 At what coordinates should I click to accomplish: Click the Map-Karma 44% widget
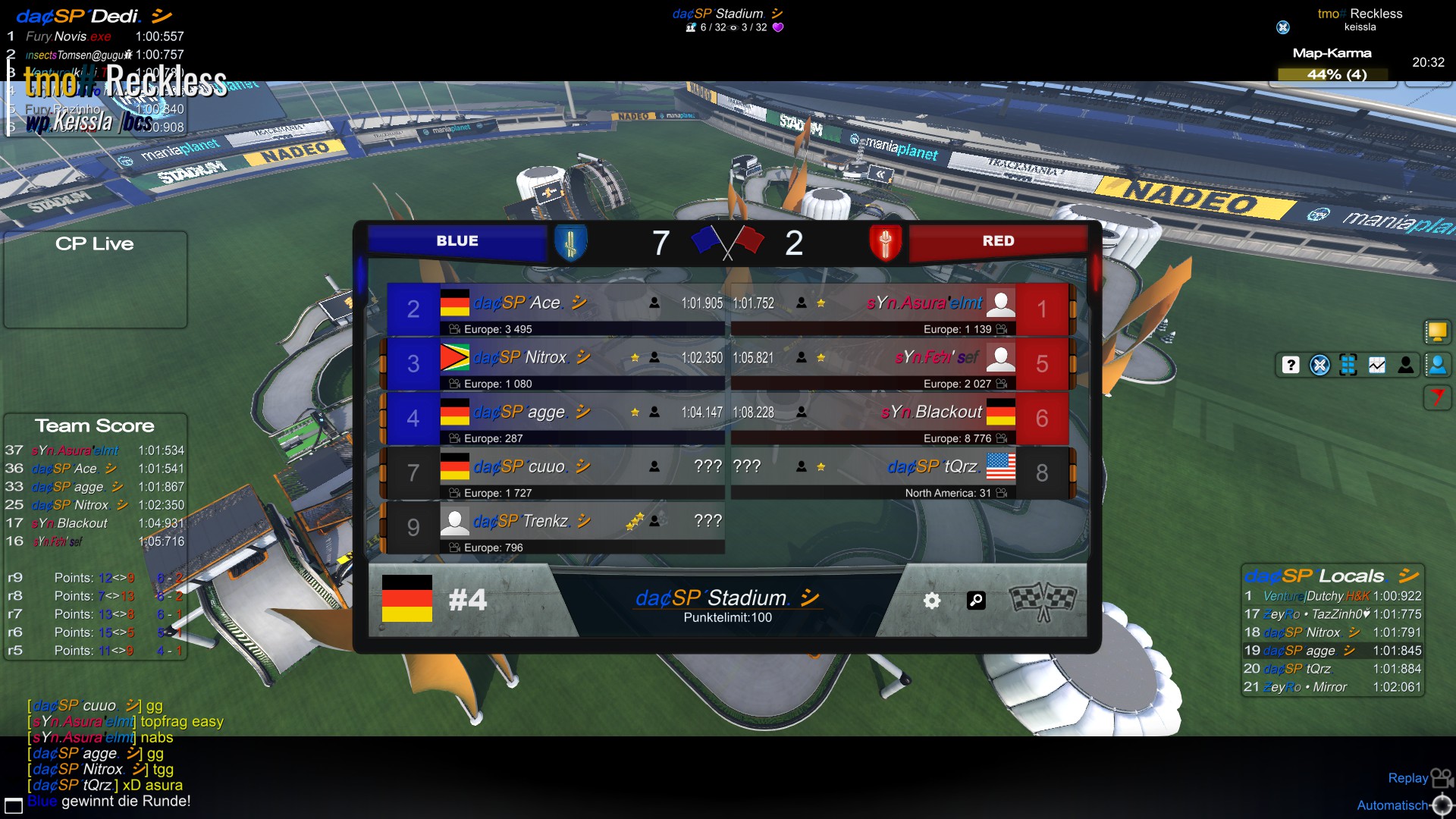pos(1332,74)
